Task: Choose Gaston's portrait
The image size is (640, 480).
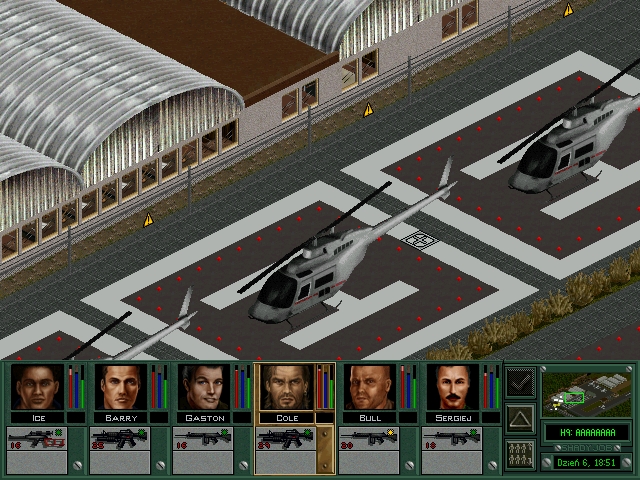Action: coord(204,387)
